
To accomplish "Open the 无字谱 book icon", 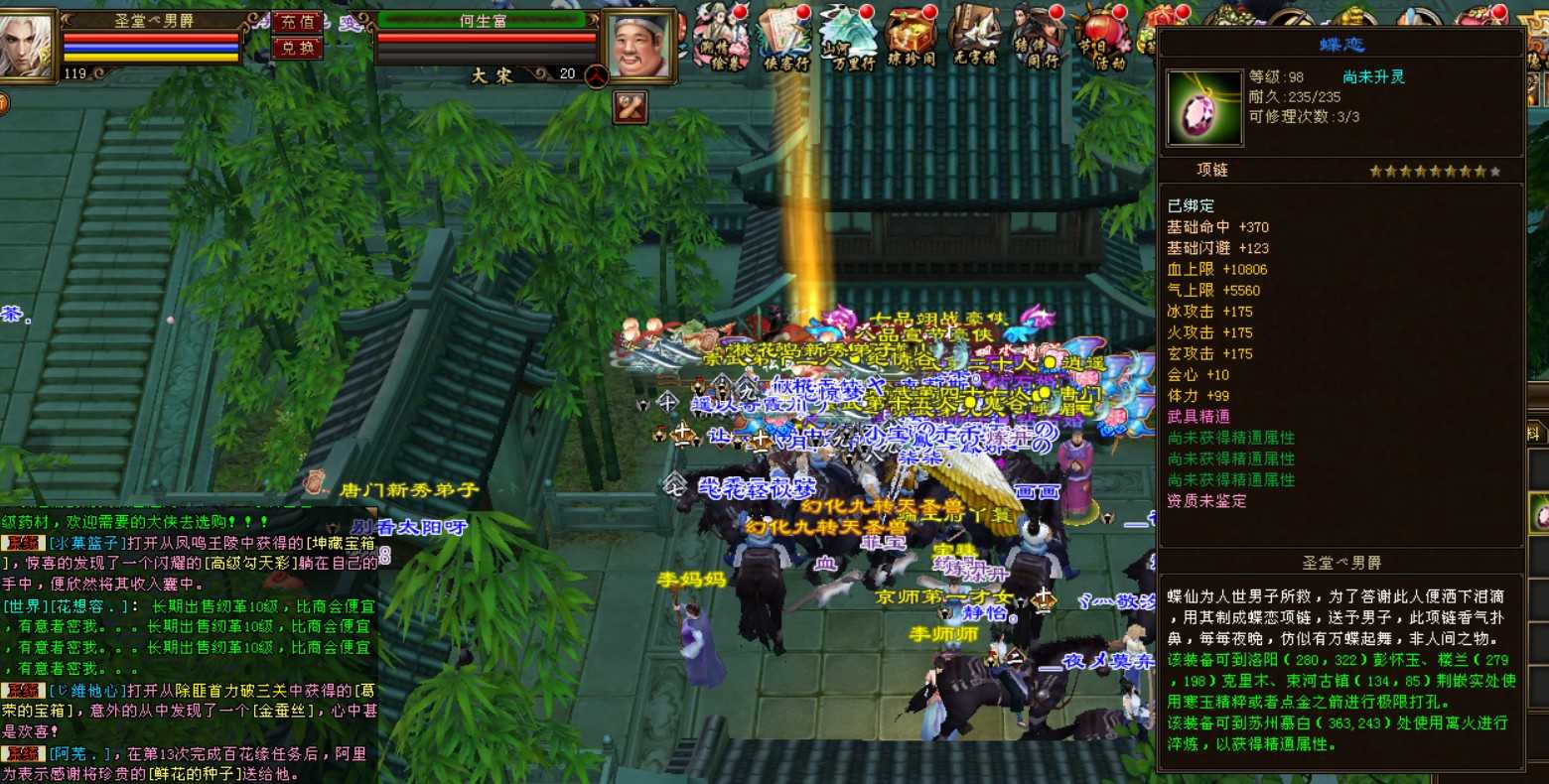I will 974,38.
